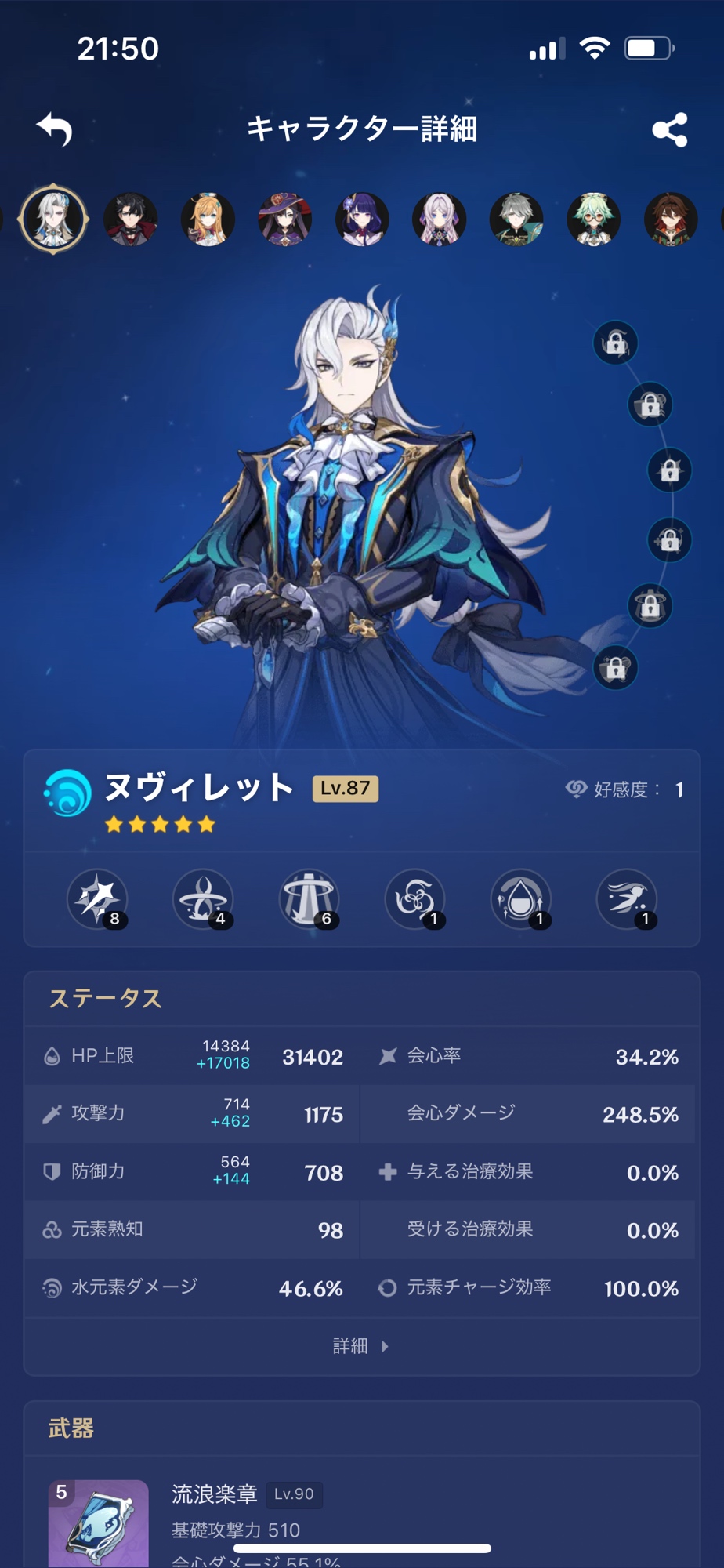Select Wriothesley's portrait in the character row

point(131,219)
